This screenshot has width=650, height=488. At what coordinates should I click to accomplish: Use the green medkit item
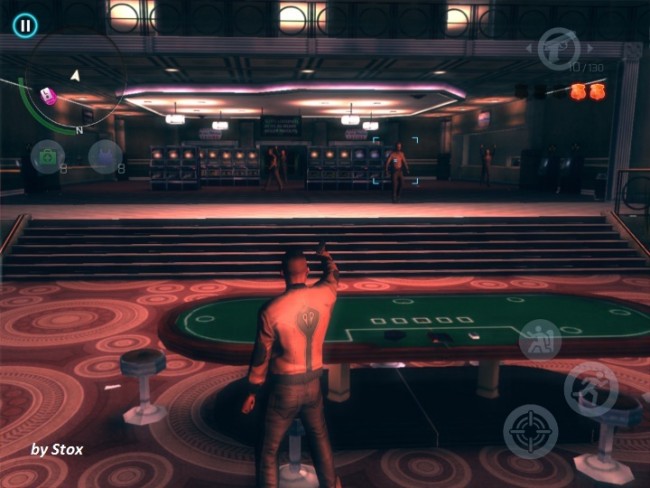click(x=47, y=156)
